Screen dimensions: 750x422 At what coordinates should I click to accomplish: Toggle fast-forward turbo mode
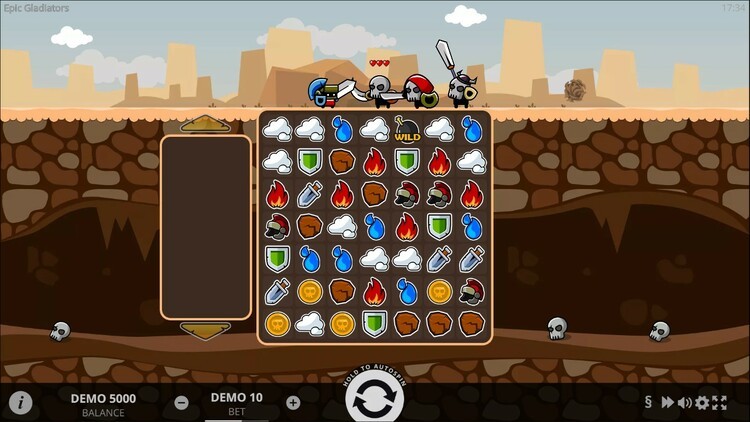point(667,403)
